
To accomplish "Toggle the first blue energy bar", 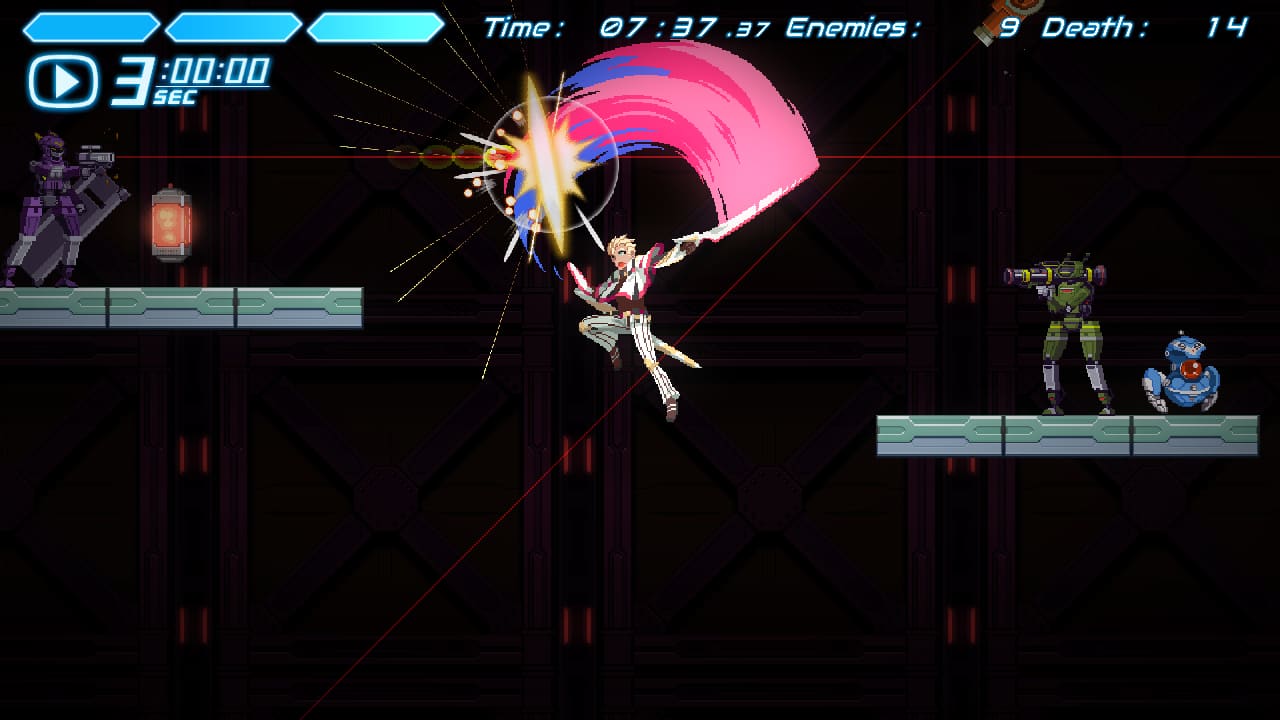I will [95, 22].
